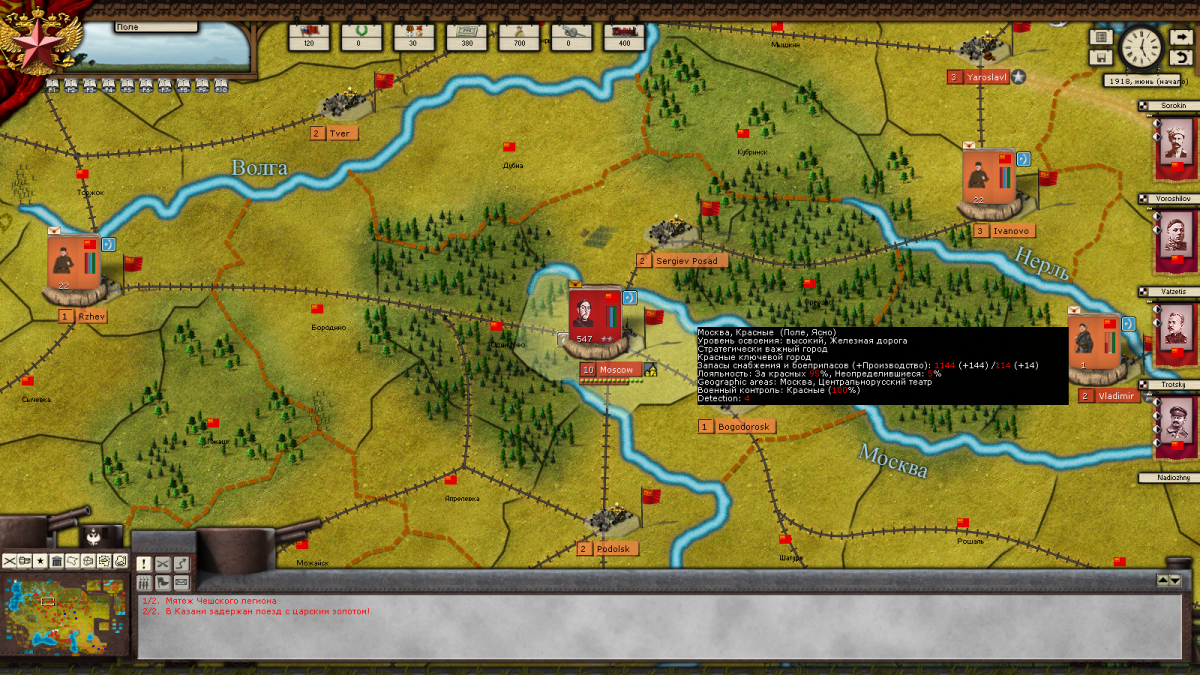Open the ledger grid button beside the clock
Screen dimensions: 1200x675
click(1101, 37)
